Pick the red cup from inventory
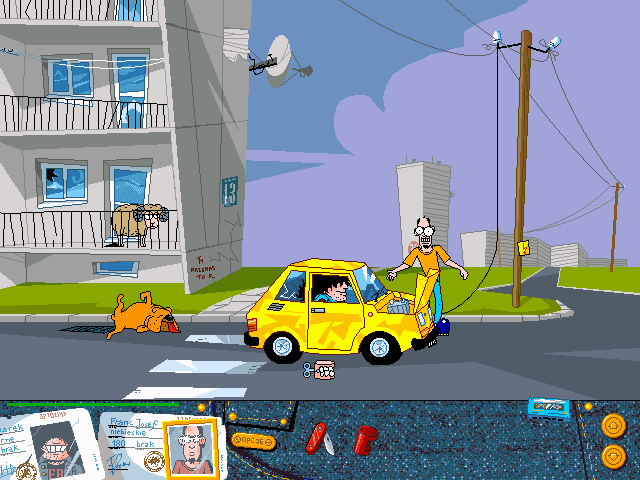 365,438
